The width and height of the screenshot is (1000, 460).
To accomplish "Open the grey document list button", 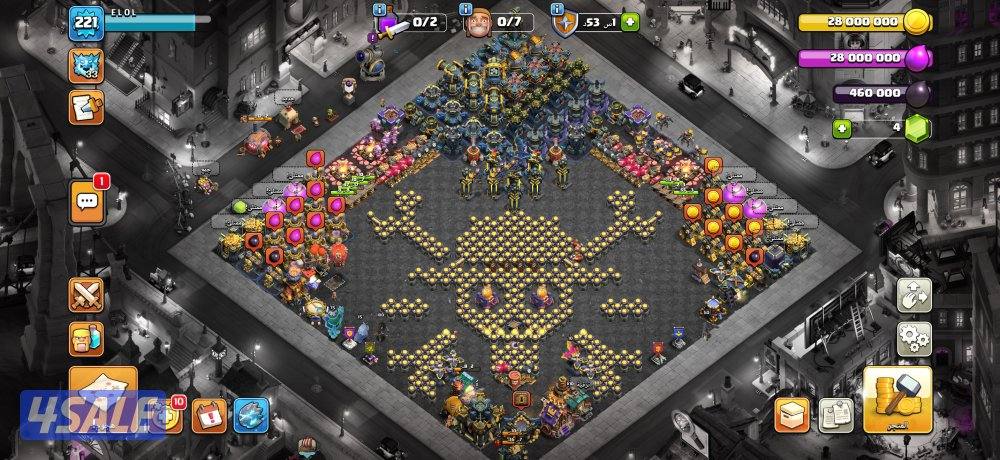I will point(835,414).
